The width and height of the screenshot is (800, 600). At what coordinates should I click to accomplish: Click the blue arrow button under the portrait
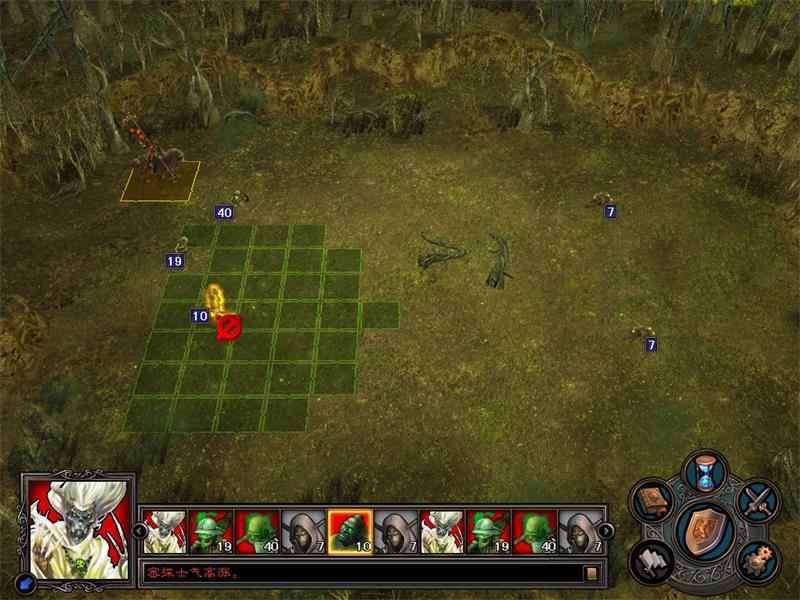tap(22, 582)
